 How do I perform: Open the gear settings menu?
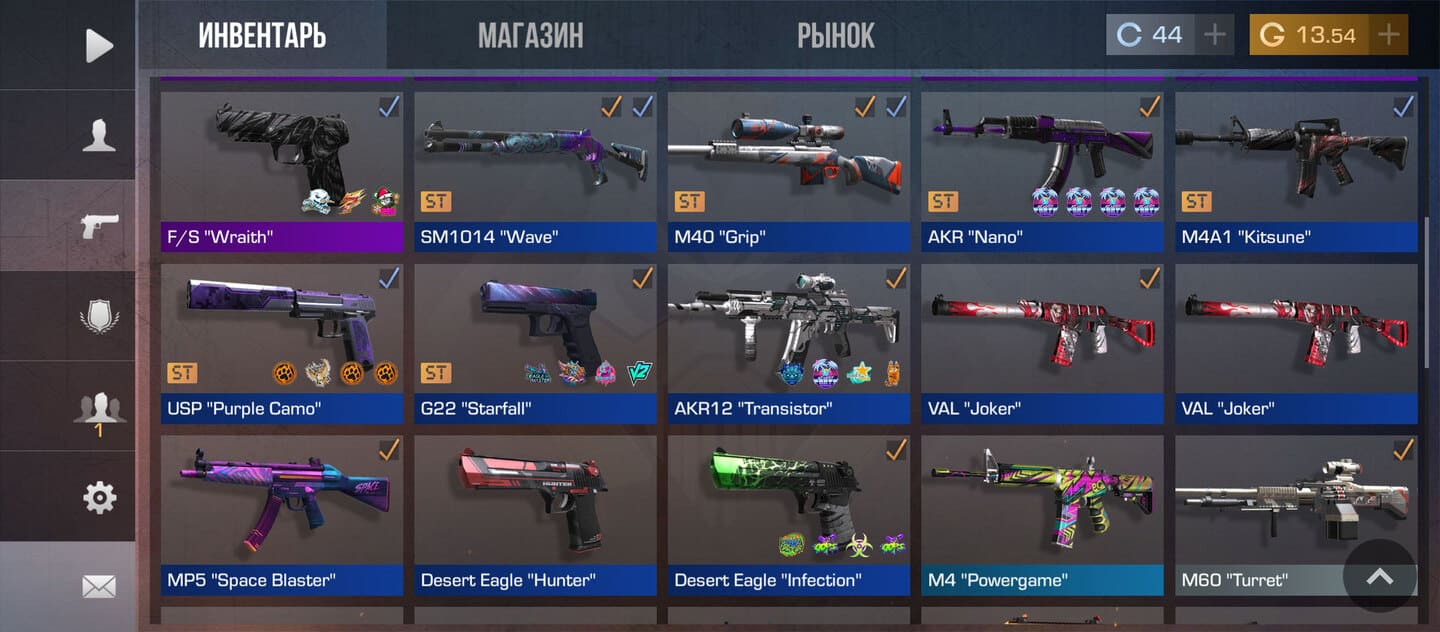coord(98,497)
